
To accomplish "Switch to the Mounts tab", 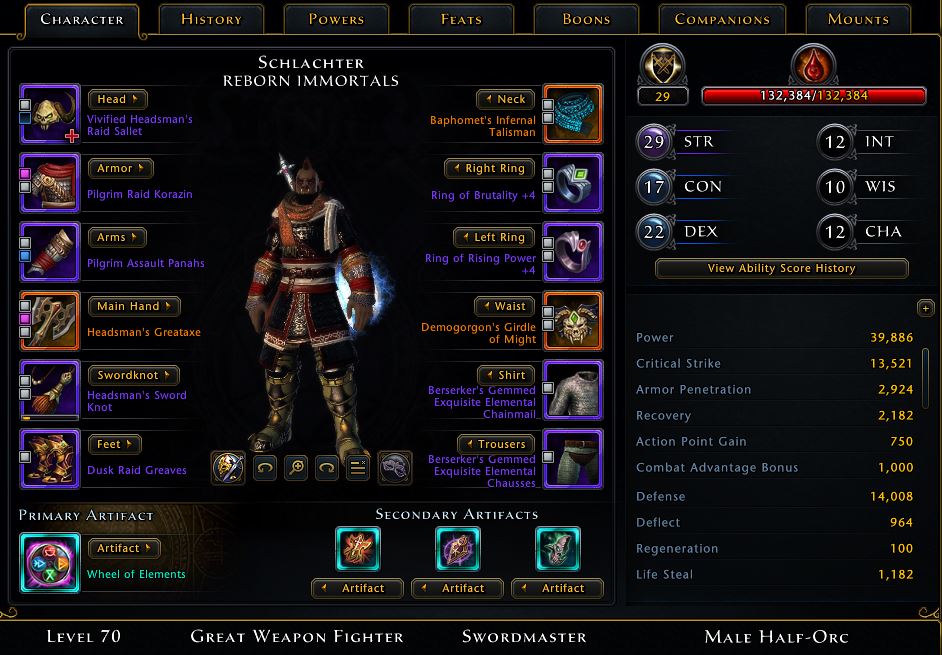I will [x=858, y=19].
